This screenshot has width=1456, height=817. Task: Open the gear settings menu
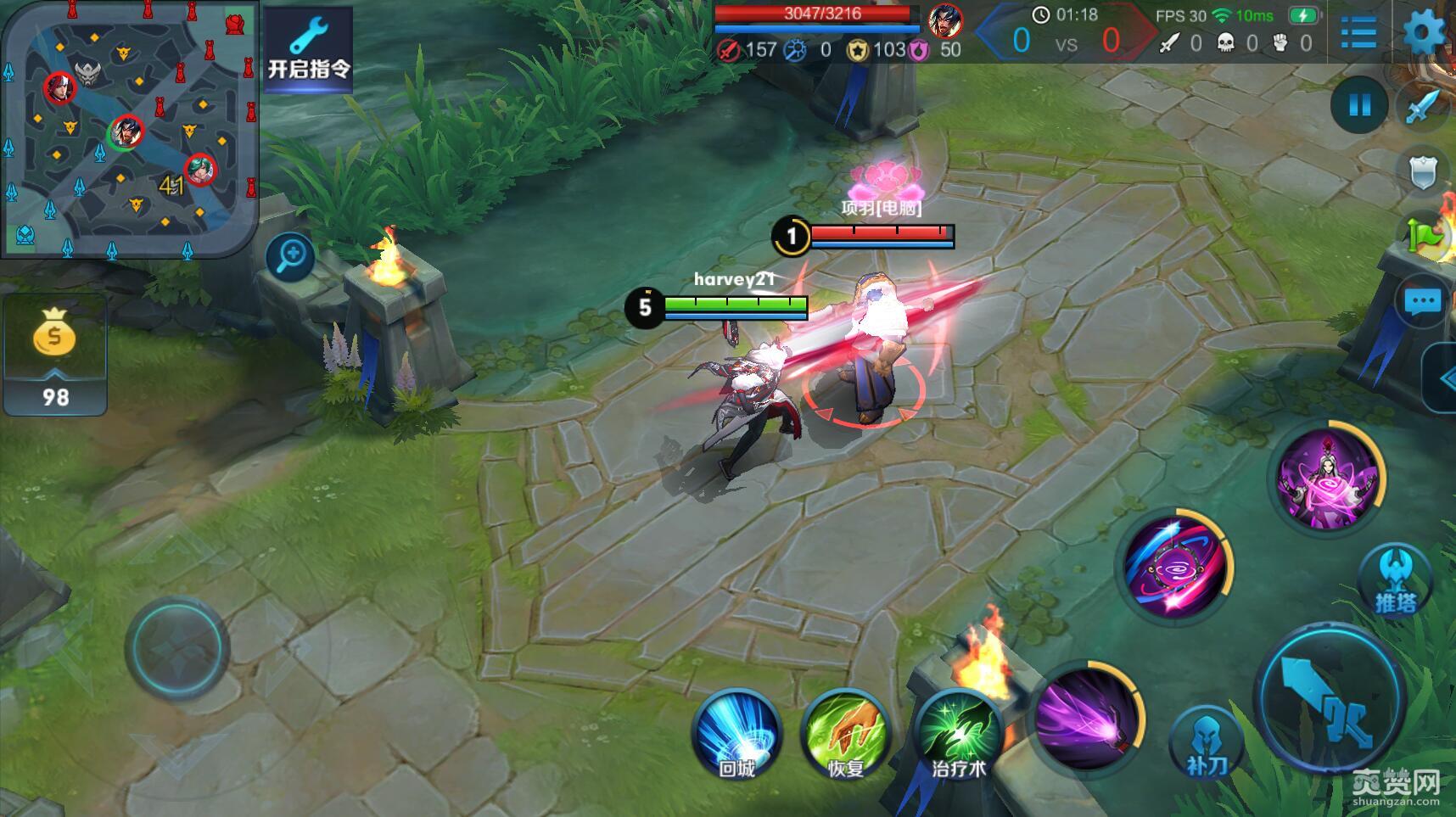click(x=1424, y=32)
